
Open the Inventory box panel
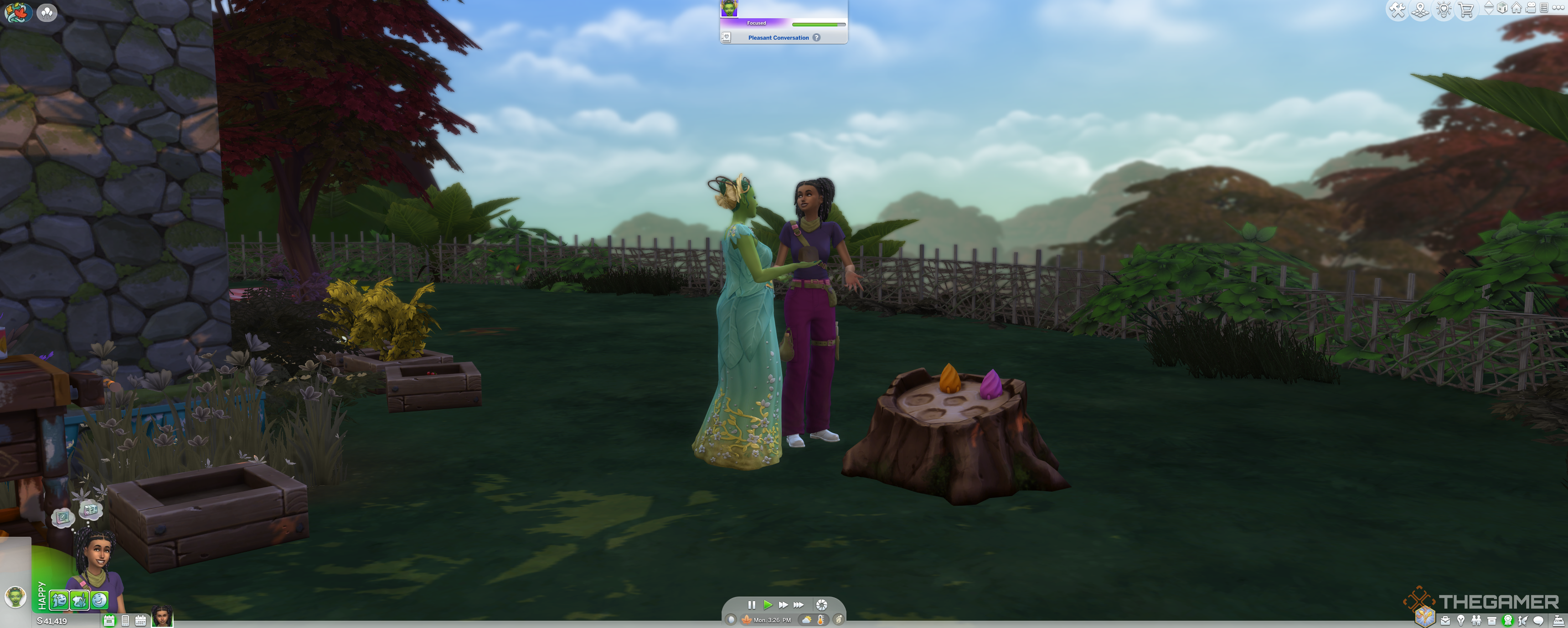1491,621
